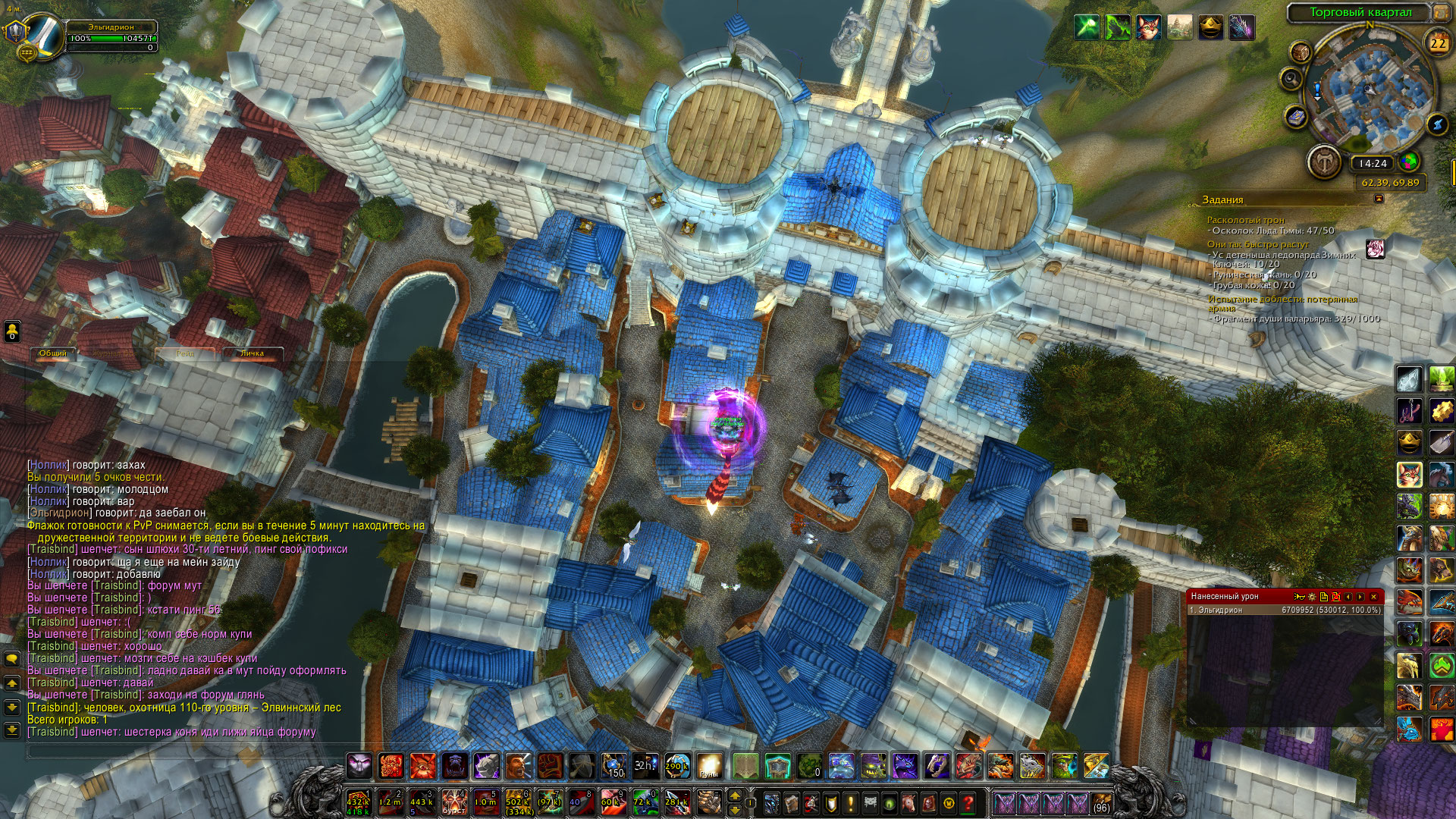
Task: Close the Нанесенный урон damage meter window
Action: (1373, 597)
